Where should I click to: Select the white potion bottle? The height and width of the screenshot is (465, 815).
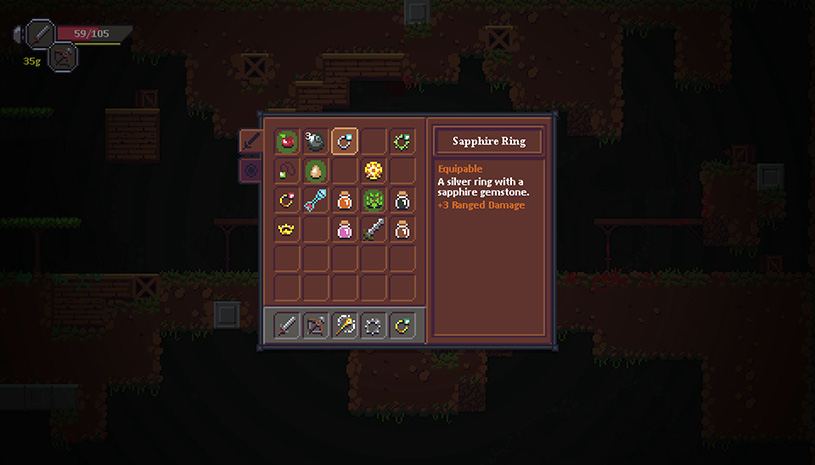pyautogui.click(x=403, y=229)
